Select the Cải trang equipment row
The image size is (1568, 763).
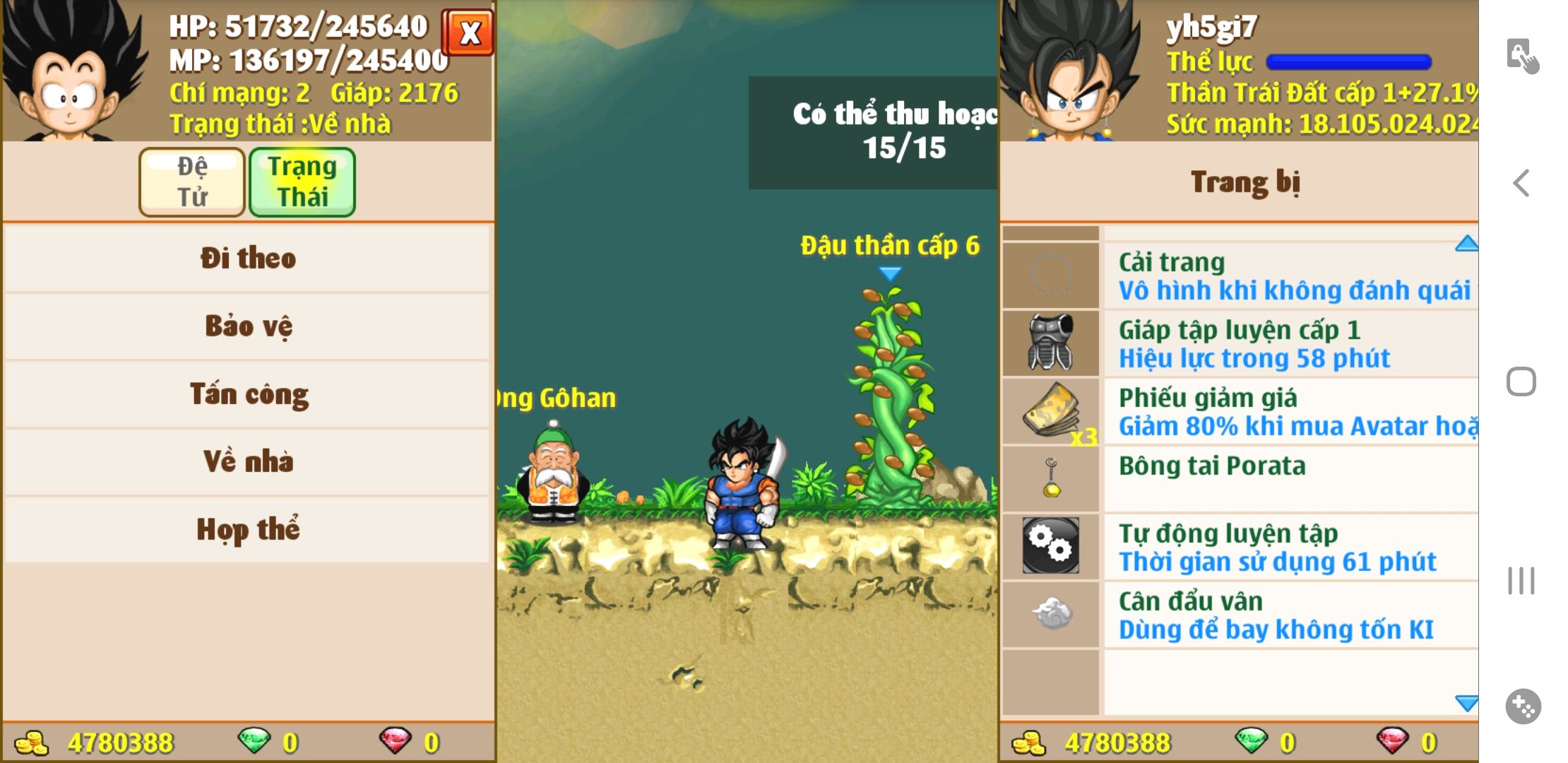point(1290,276)
